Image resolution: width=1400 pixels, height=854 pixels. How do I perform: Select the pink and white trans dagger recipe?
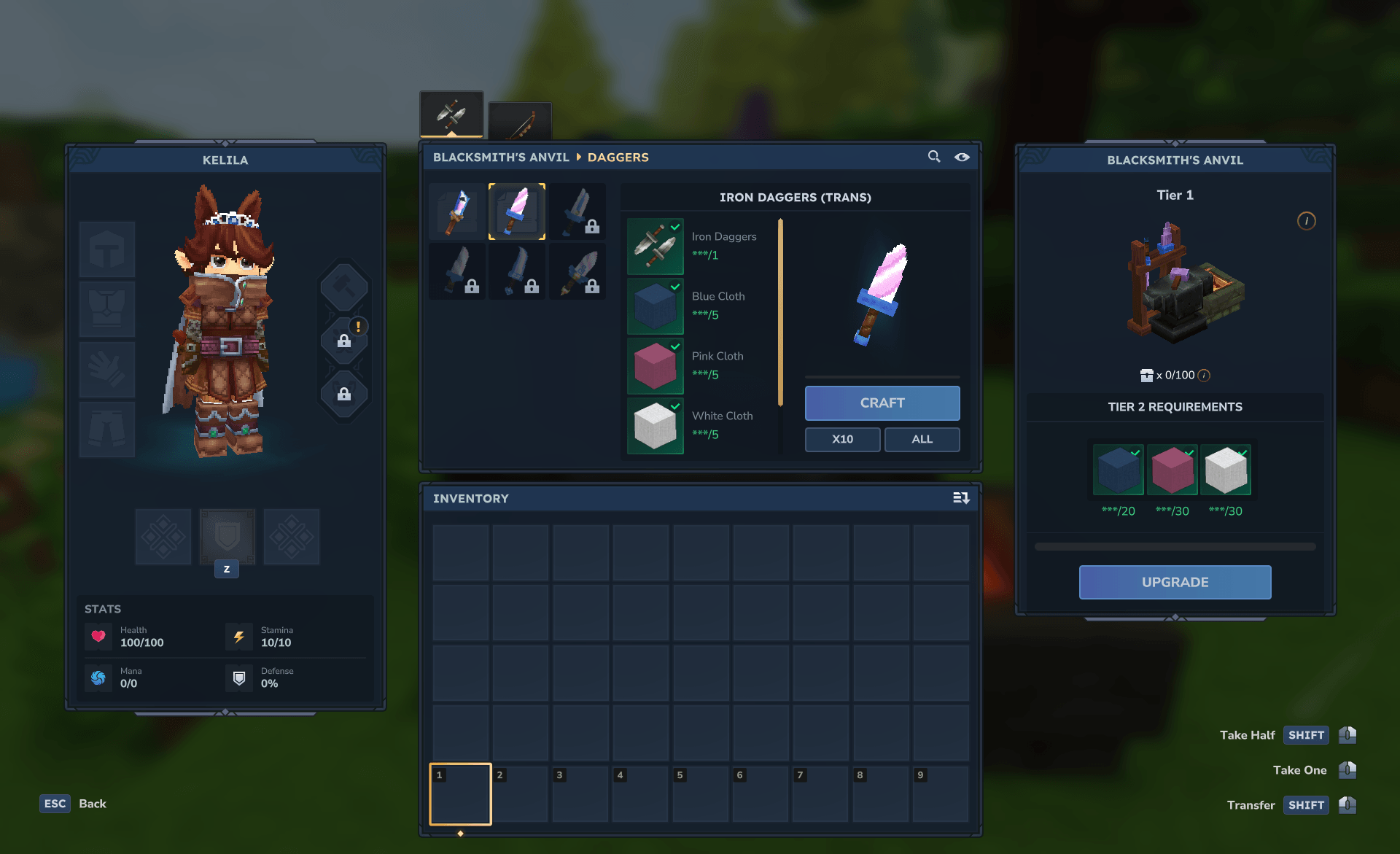[x=517, y=211]
